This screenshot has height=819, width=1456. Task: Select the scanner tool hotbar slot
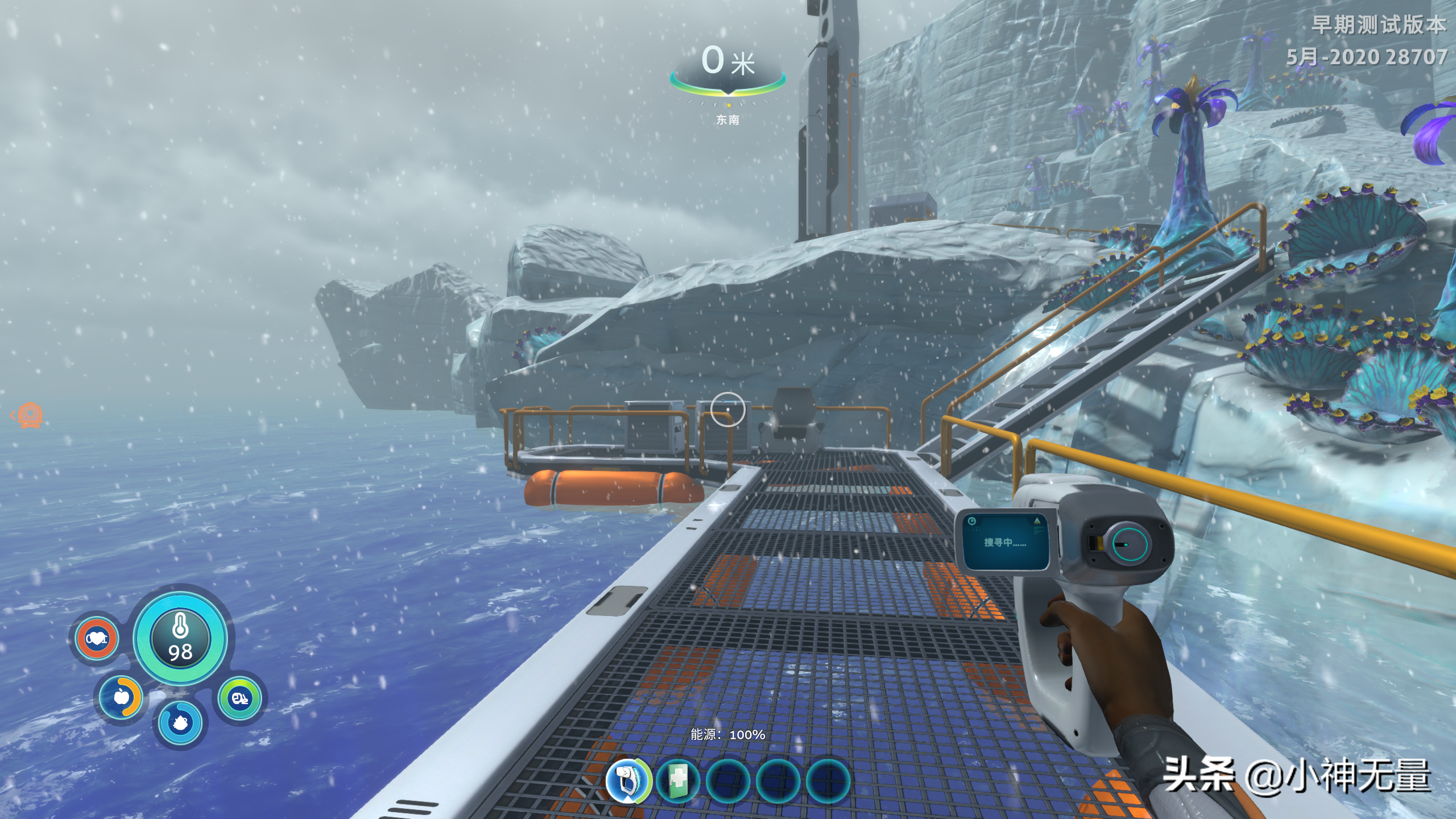click(628, 780)
